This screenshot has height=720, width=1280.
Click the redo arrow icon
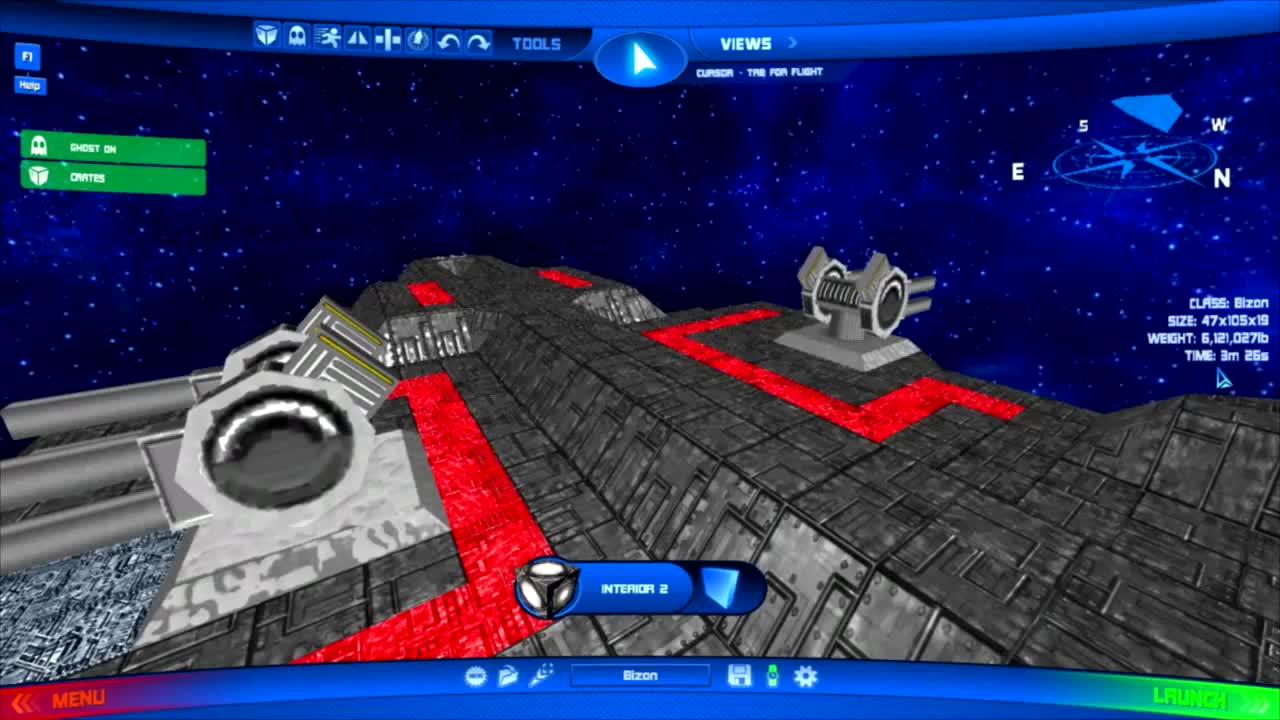point(478,40)
